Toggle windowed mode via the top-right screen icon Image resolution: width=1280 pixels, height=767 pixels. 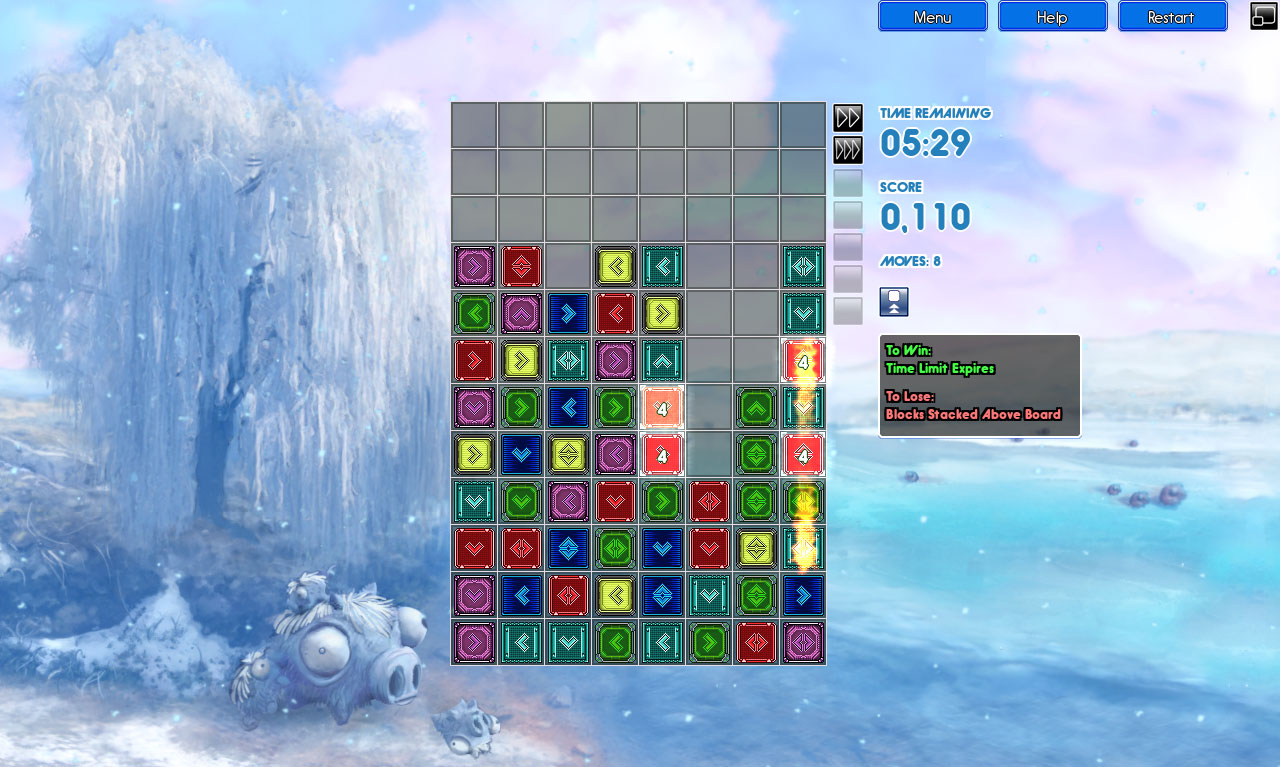pos(1261,15)
